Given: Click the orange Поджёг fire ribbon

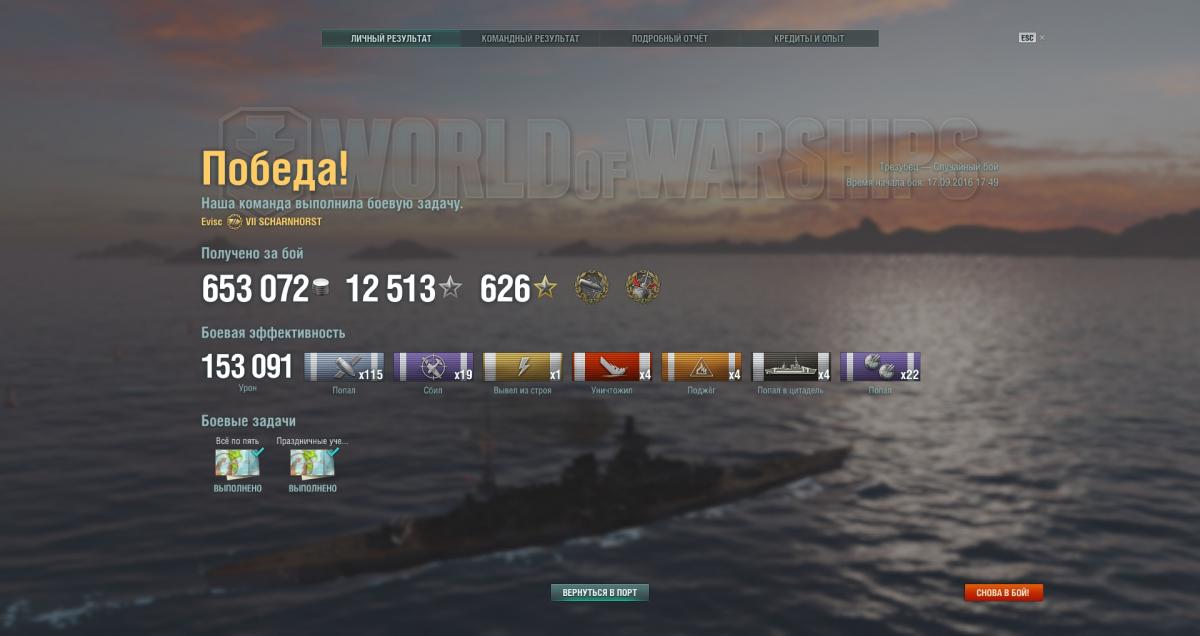Looking at the screenshot, I should coord(701,367).
